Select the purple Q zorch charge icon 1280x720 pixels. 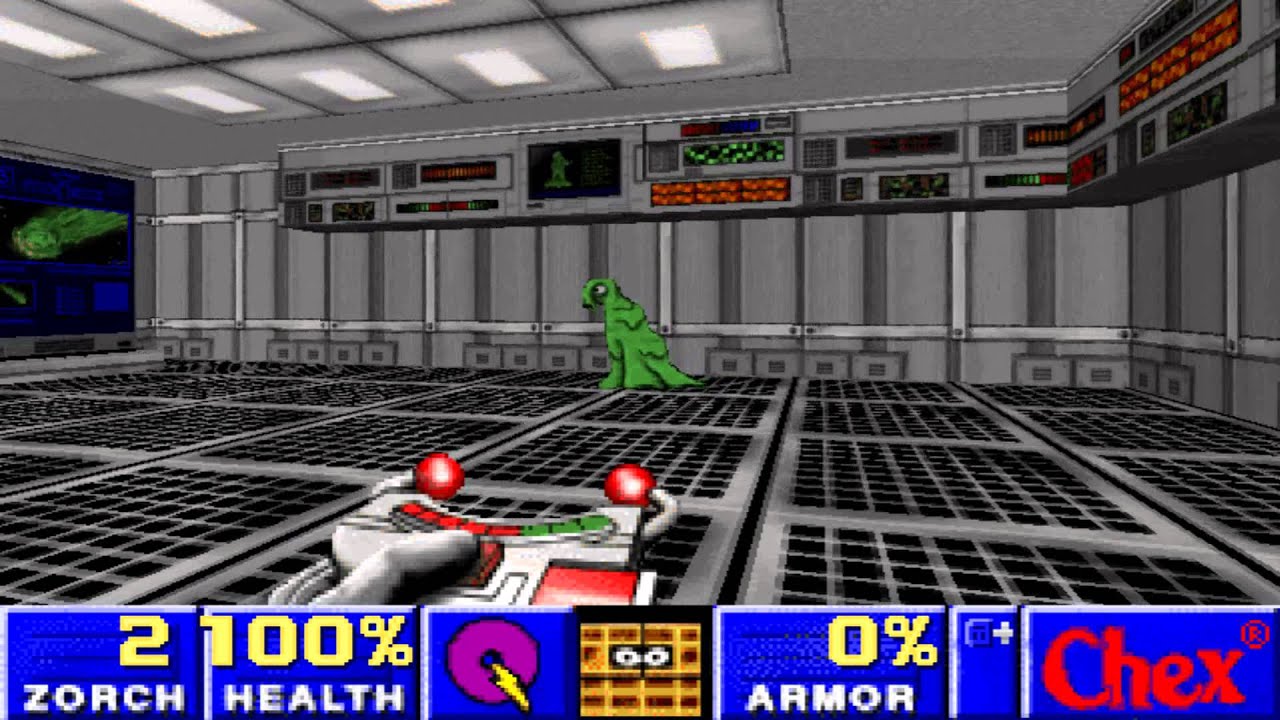tap(491, 660)
